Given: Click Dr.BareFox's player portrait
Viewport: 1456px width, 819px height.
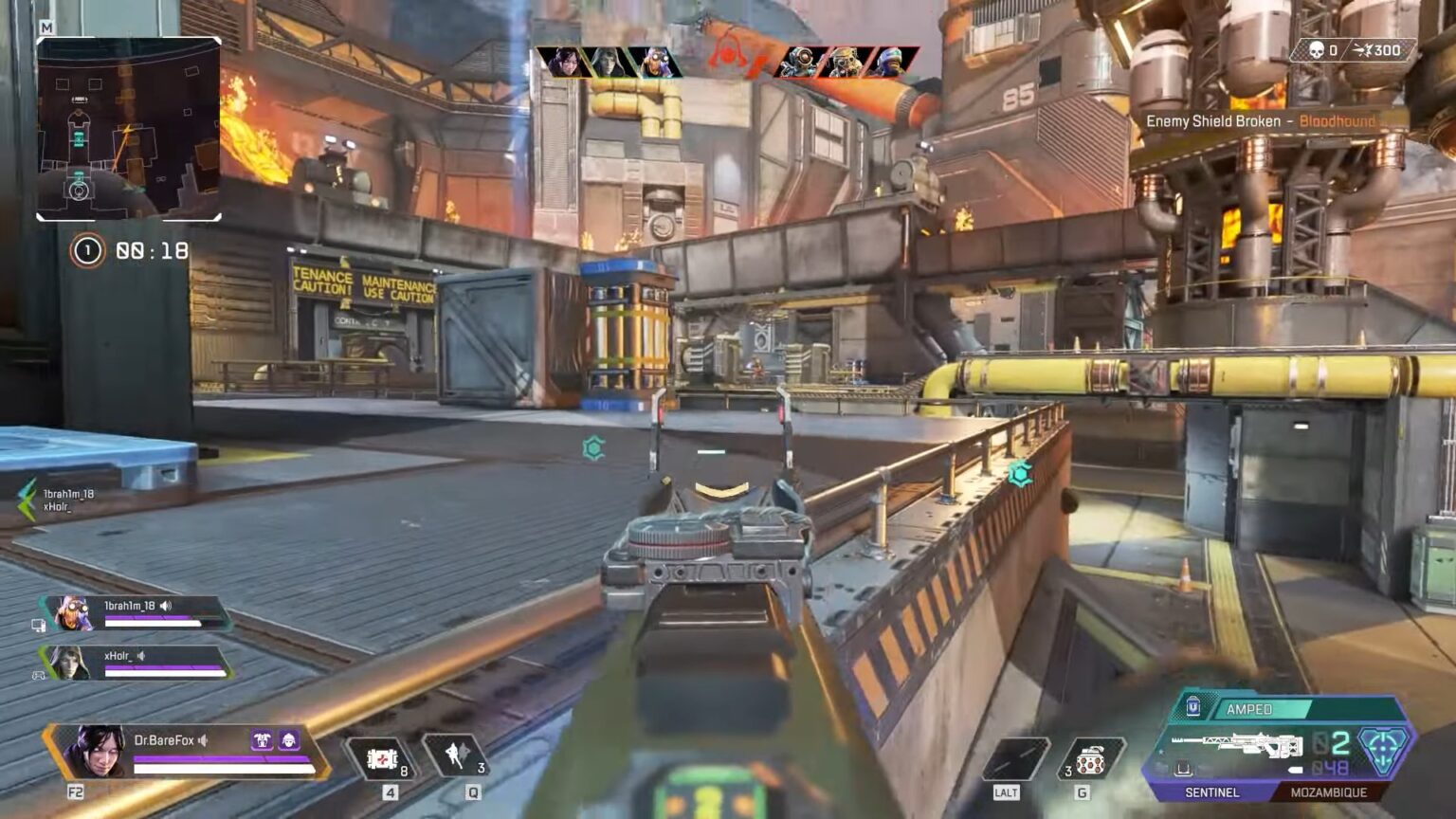Looking at the screenshot, I should (x=95, y=751).
